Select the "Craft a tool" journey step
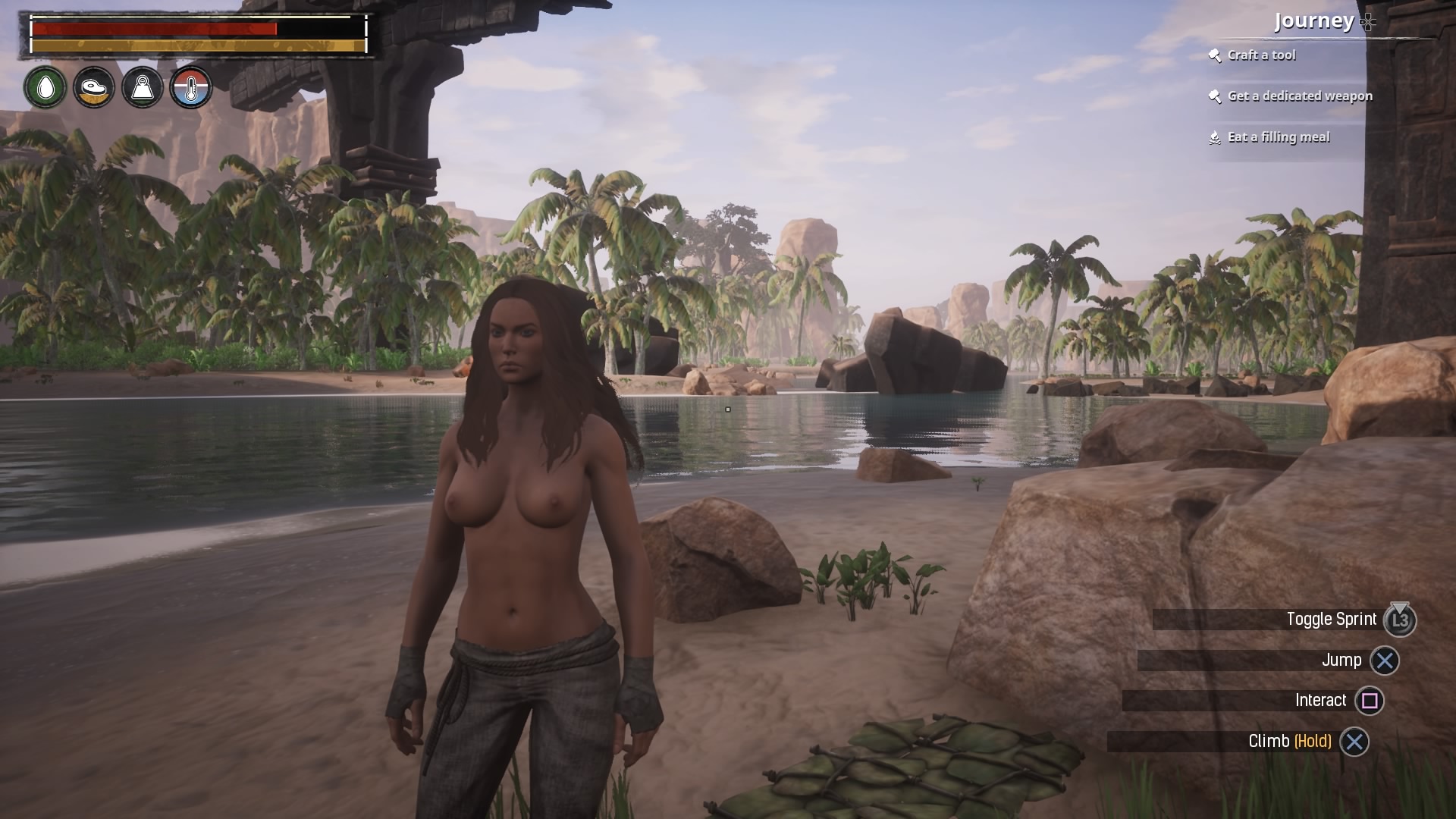This screenshot has height=819, width=1456. click(1261, 55)
